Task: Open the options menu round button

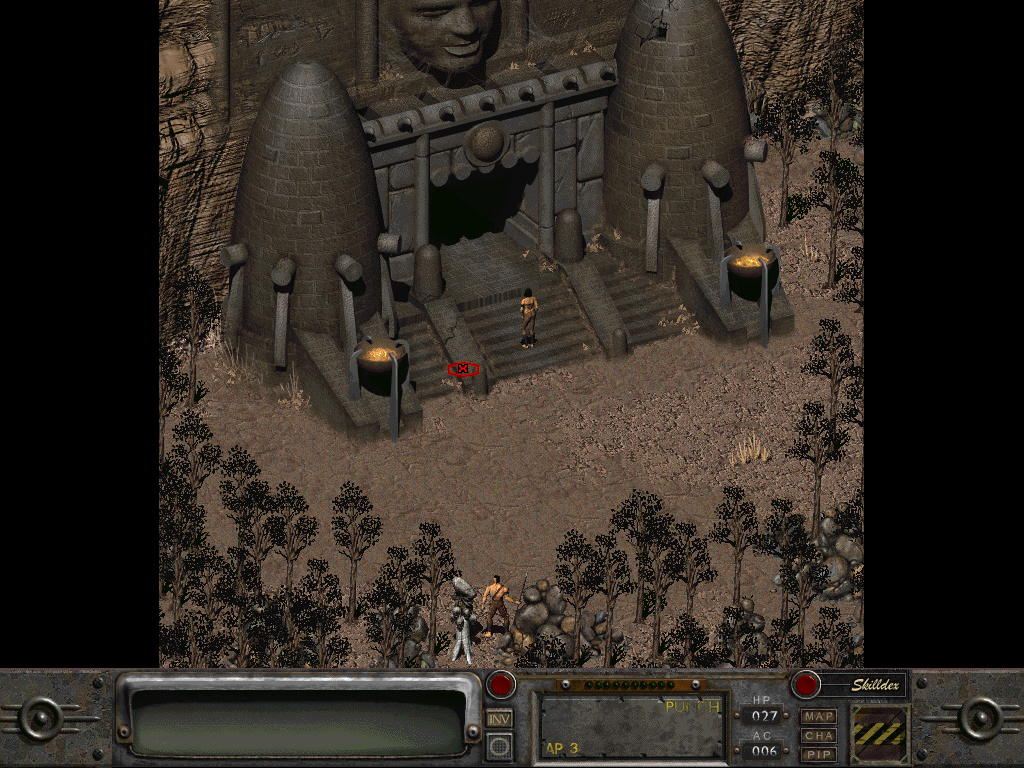Action: (x=499, y=745)
